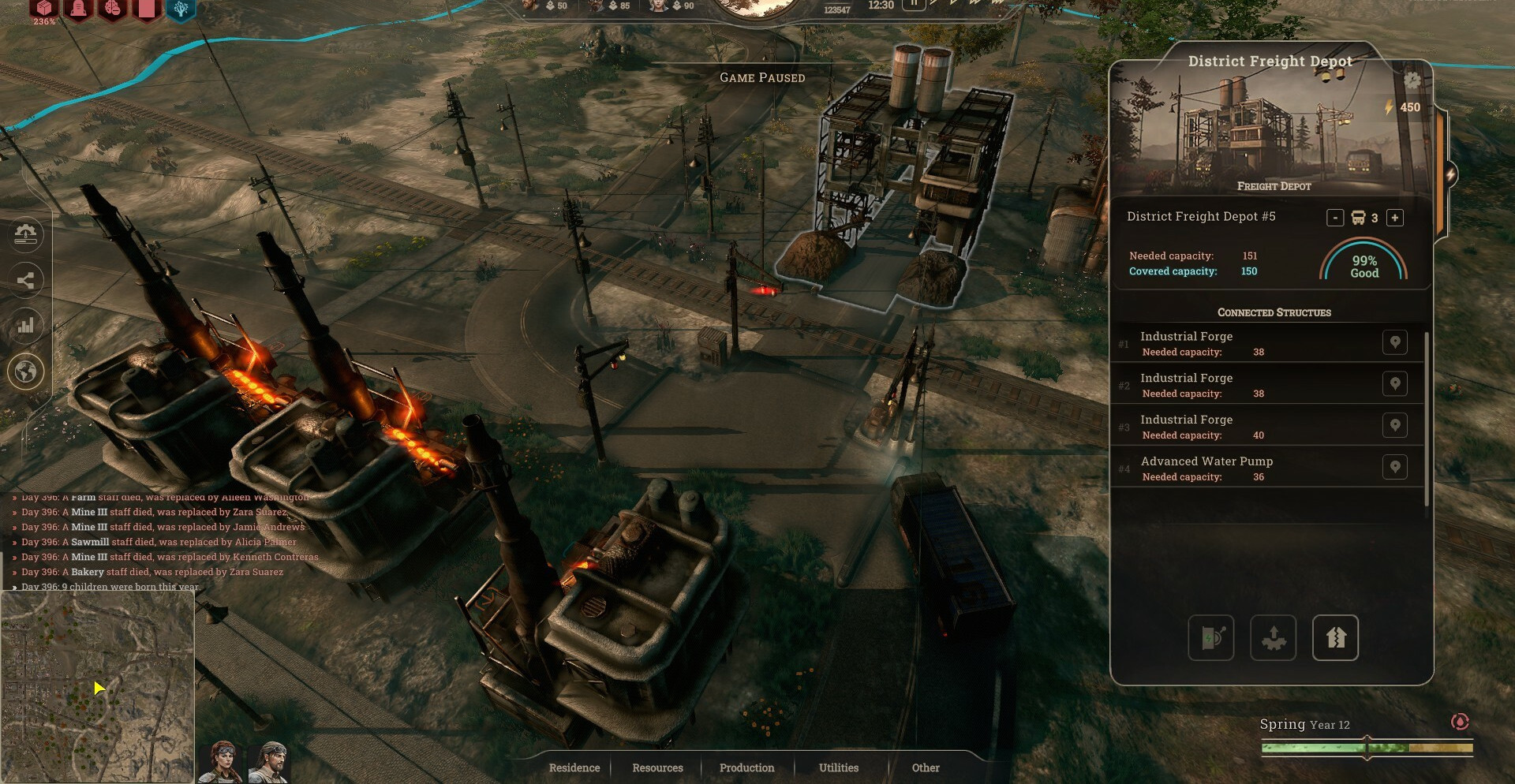Open the Resources build category
The image size is (1515, 784).
tap(657, 767)
